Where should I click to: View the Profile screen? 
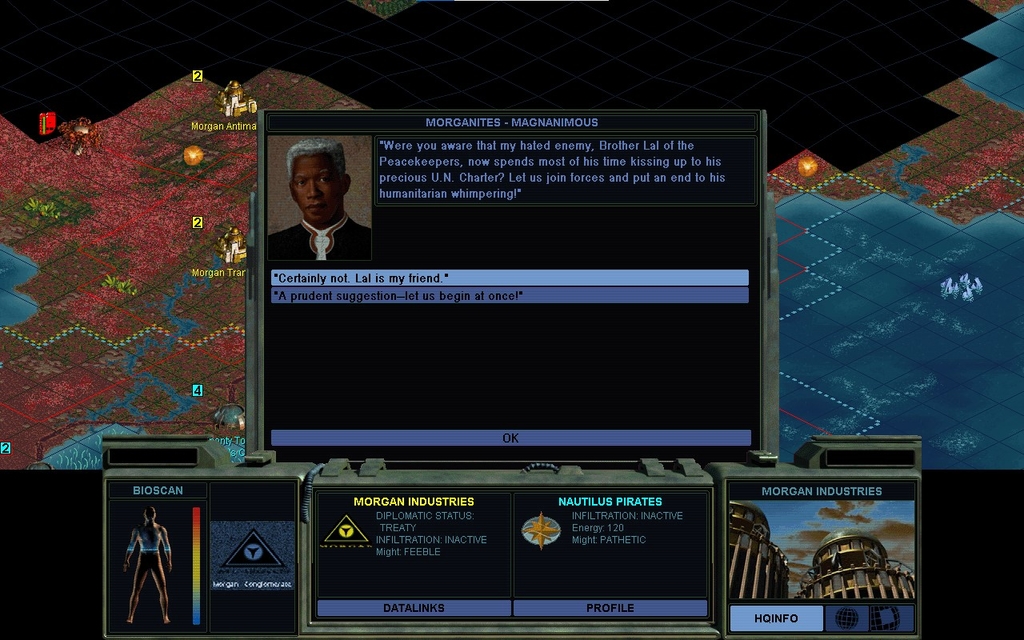(x=610, y=608)
